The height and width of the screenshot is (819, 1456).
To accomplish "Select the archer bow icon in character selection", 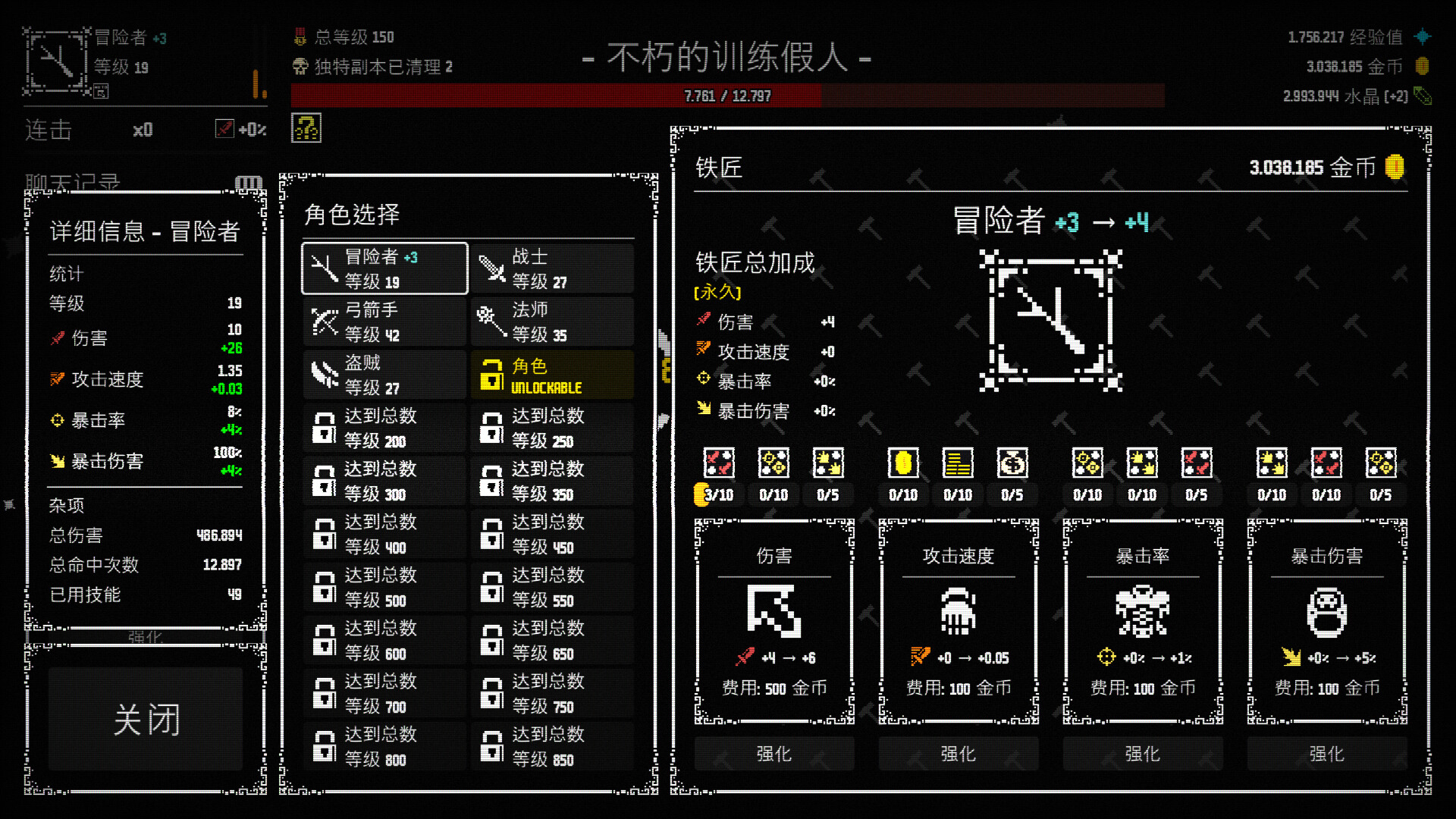I will tap(325, 321).
